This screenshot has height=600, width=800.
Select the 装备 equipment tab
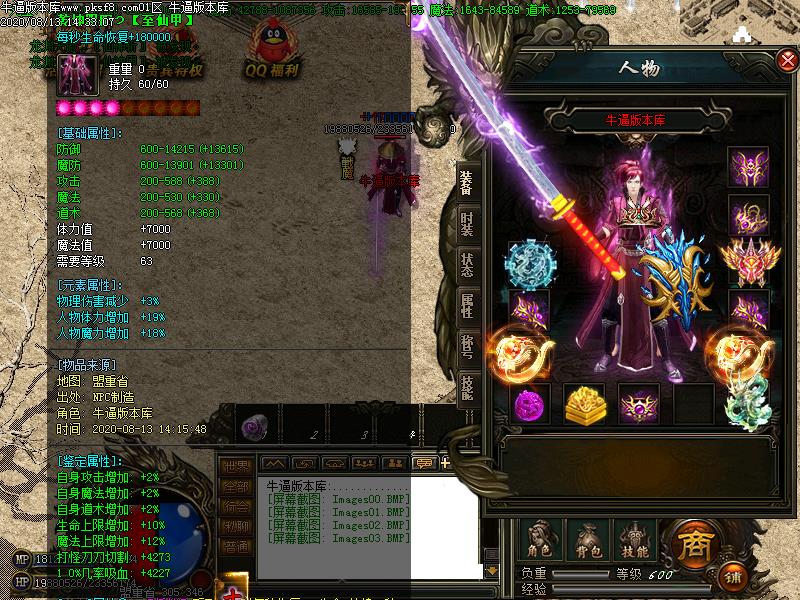467,182
